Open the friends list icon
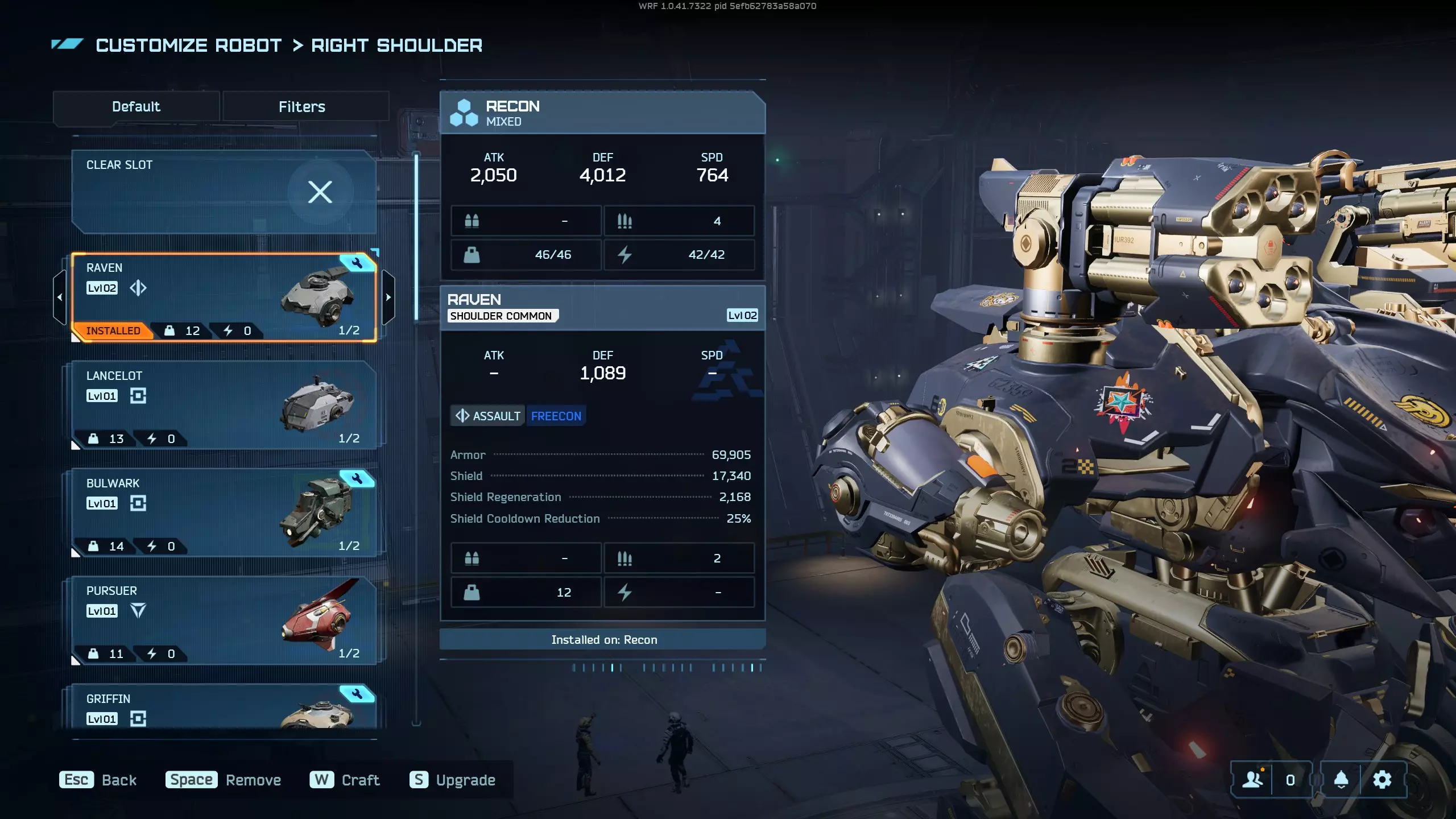 click(x=1252, y=780)
